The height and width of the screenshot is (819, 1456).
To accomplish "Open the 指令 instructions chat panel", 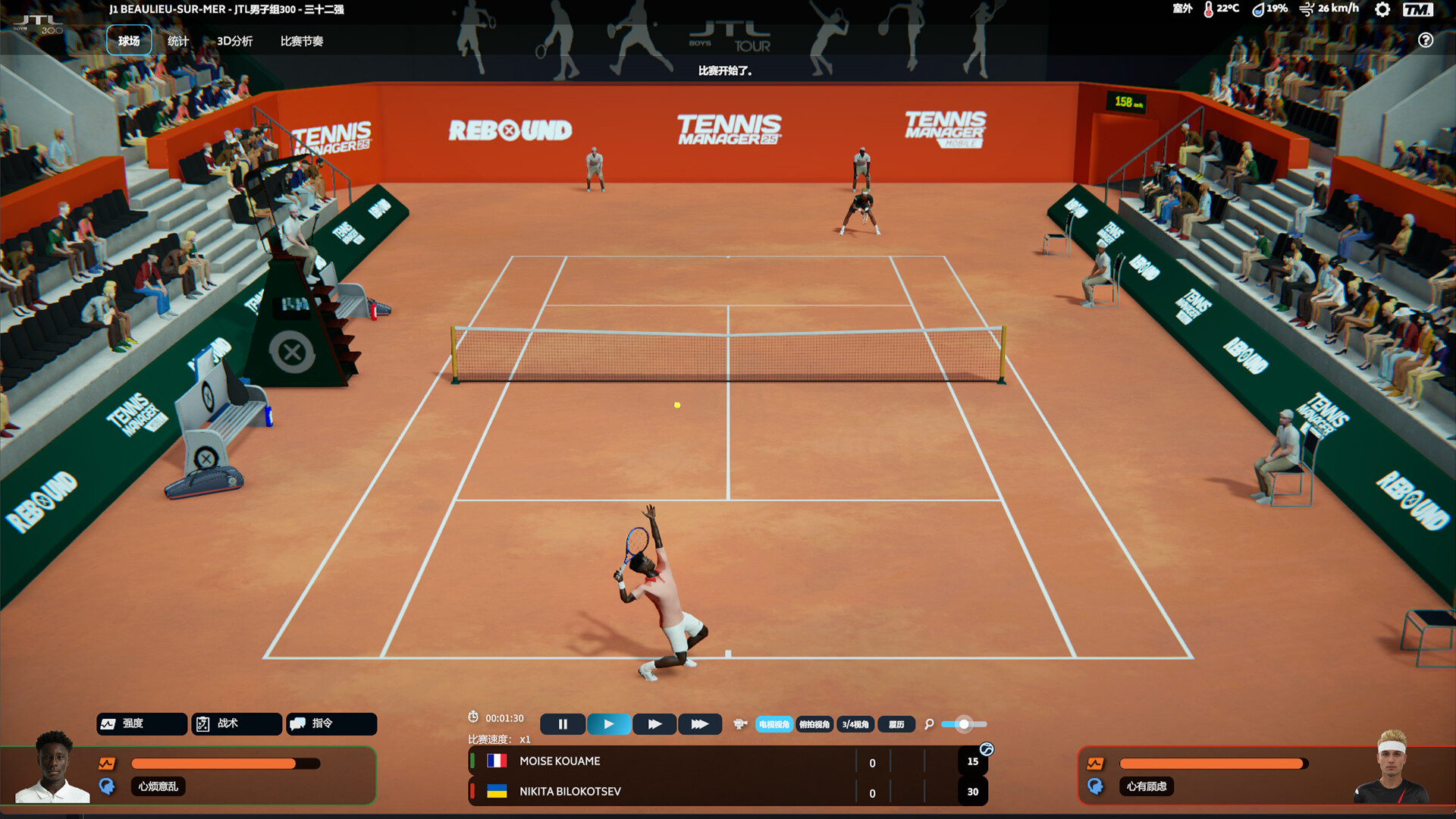I will coord(331,724).
